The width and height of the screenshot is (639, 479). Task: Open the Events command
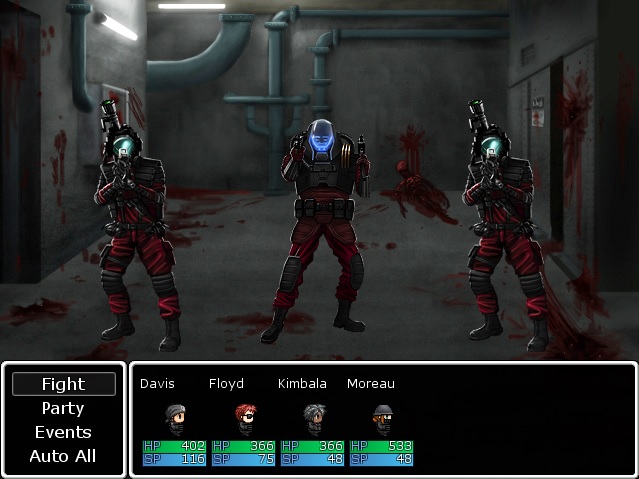tap(63, 432)
